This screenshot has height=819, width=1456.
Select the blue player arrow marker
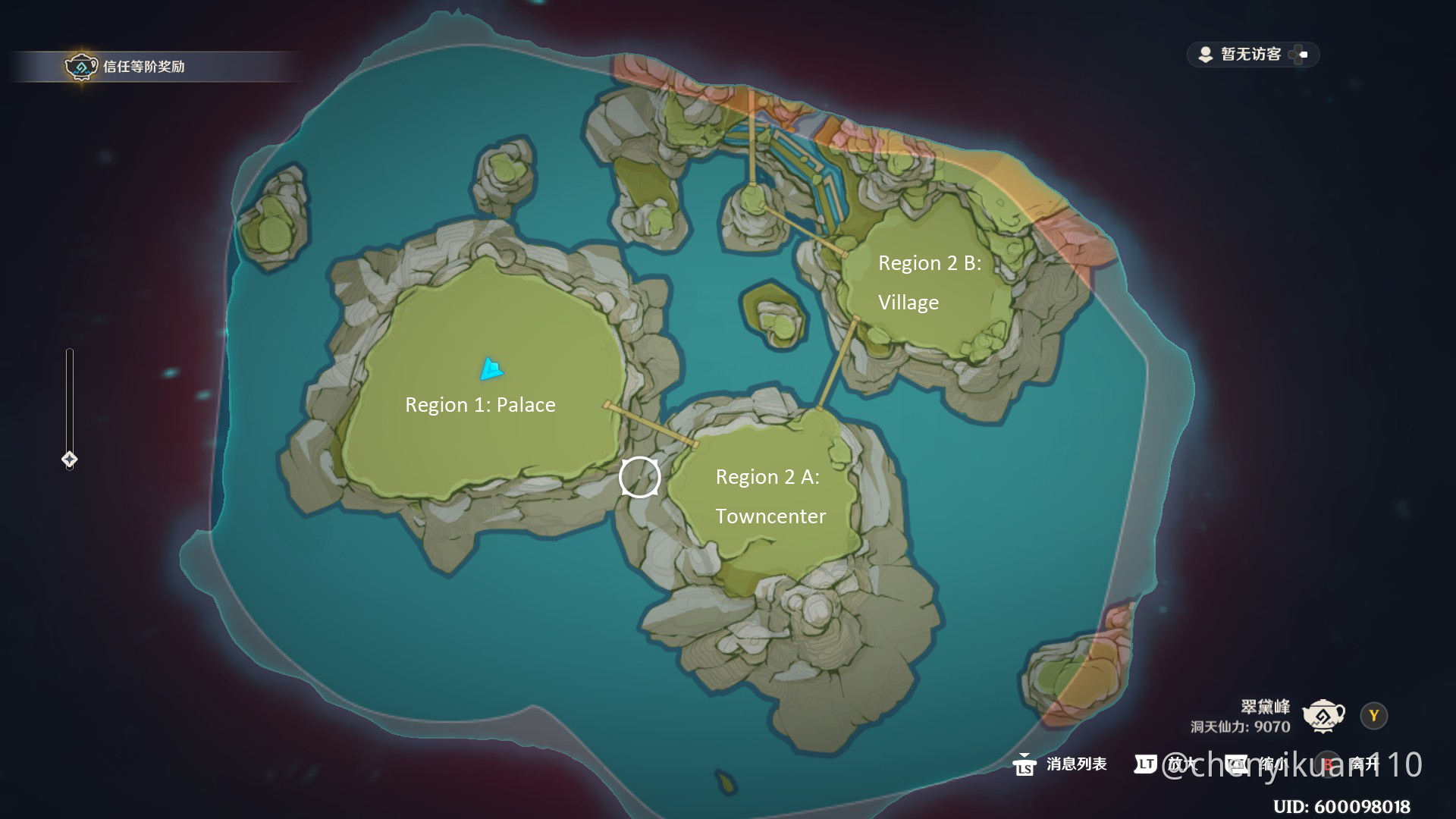click(x=491, y=369)
